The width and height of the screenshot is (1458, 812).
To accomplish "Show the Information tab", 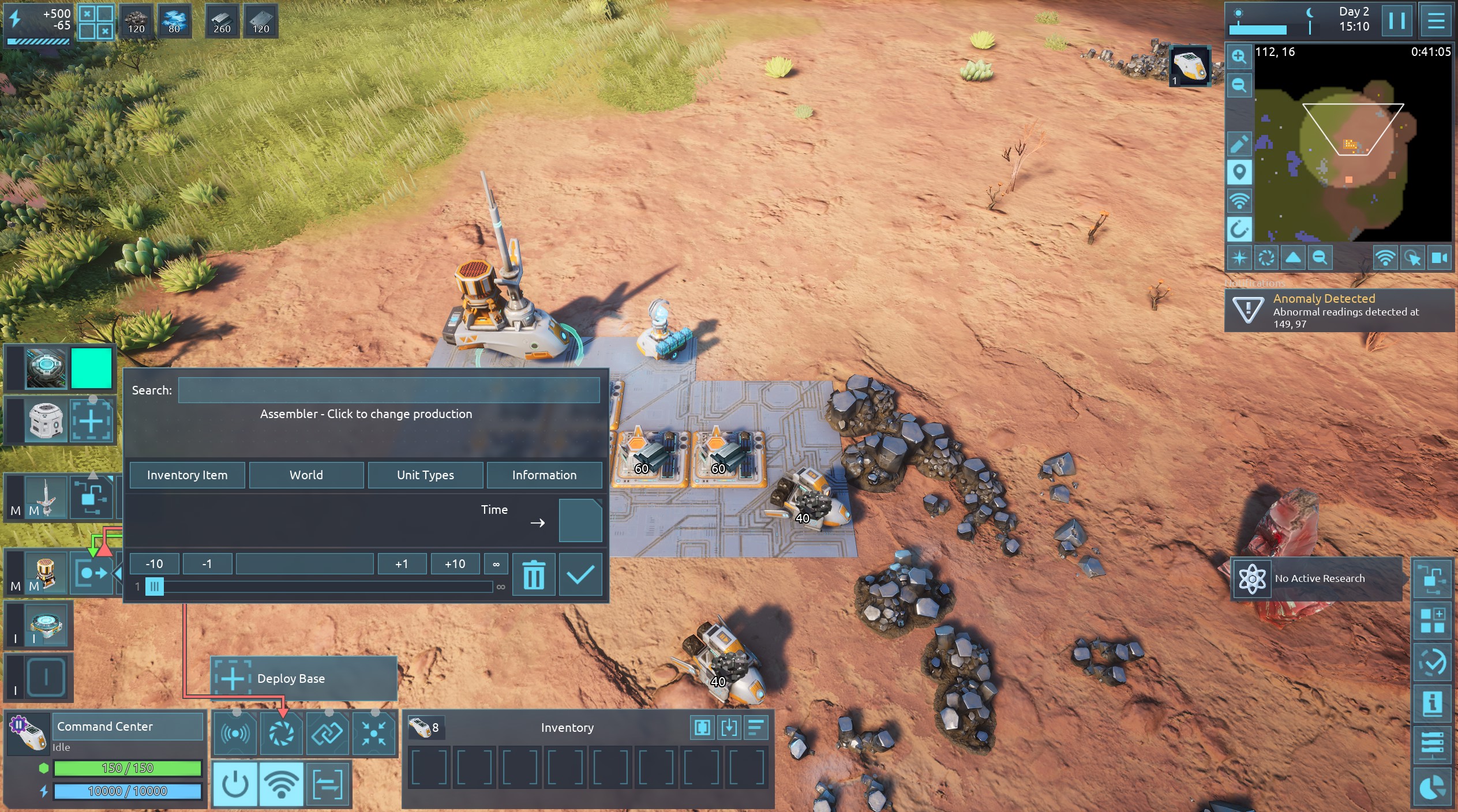I will click(544, 475).
